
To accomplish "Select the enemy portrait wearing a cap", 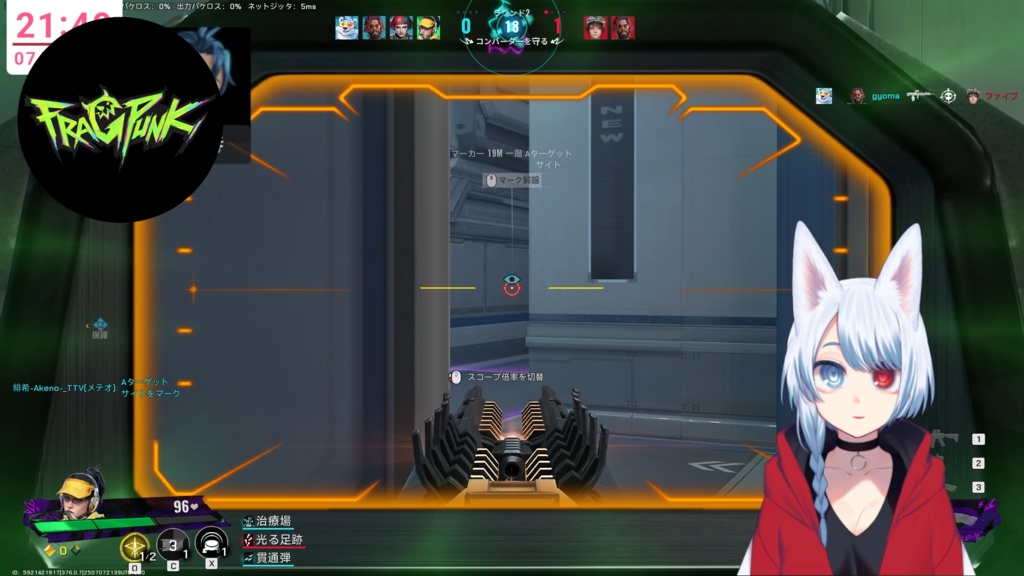I will [x=596, y=27].
